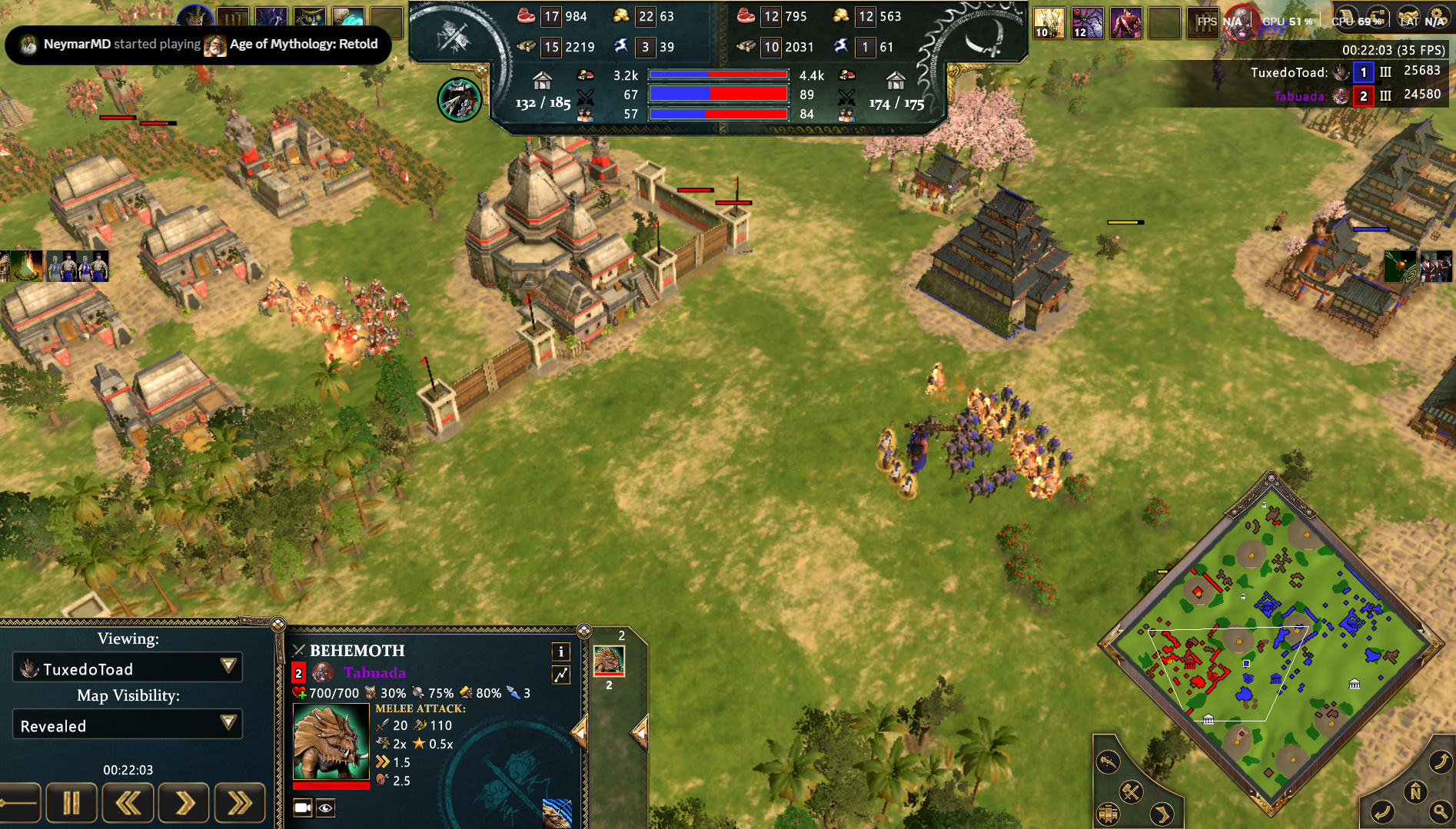Pause the replay playback
1456x829 pixels.
[71, 804]
